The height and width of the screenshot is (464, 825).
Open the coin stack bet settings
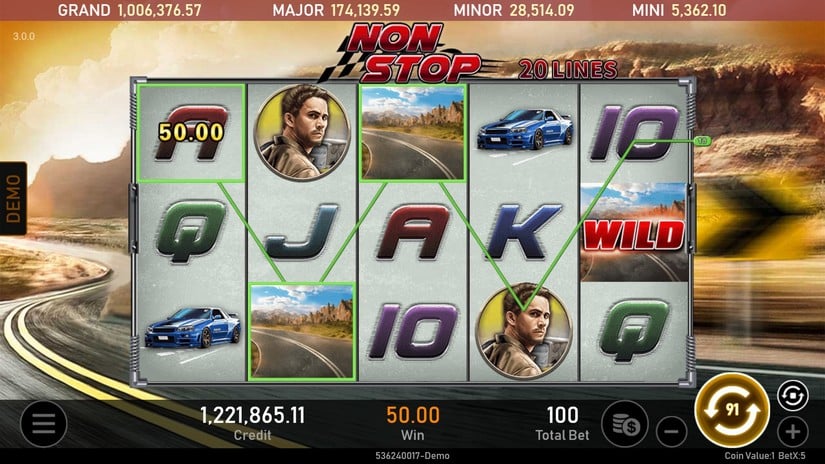[626, 423]
